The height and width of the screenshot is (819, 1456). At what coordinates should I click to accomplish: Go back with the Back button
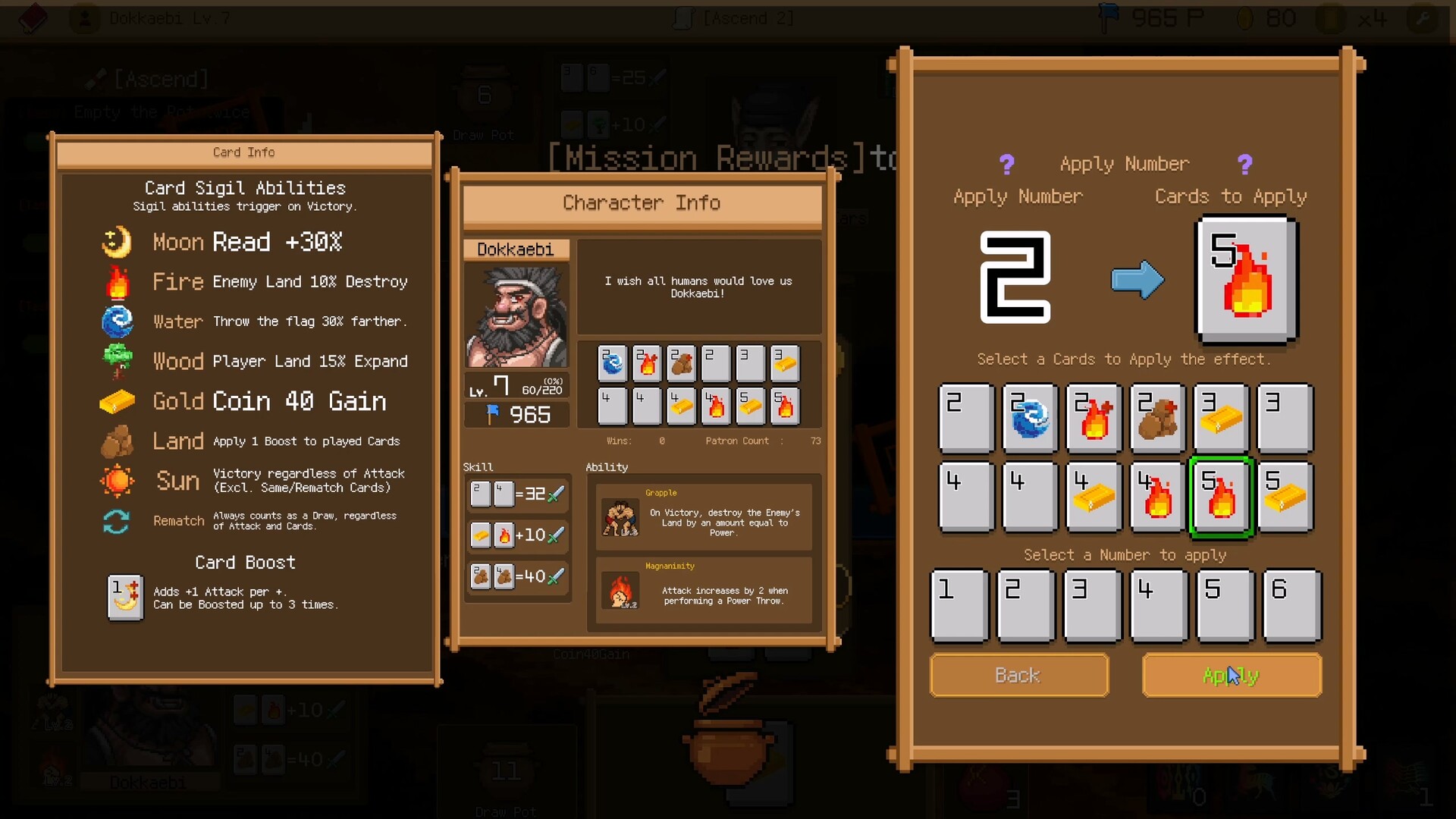(x=1018, y=675)
